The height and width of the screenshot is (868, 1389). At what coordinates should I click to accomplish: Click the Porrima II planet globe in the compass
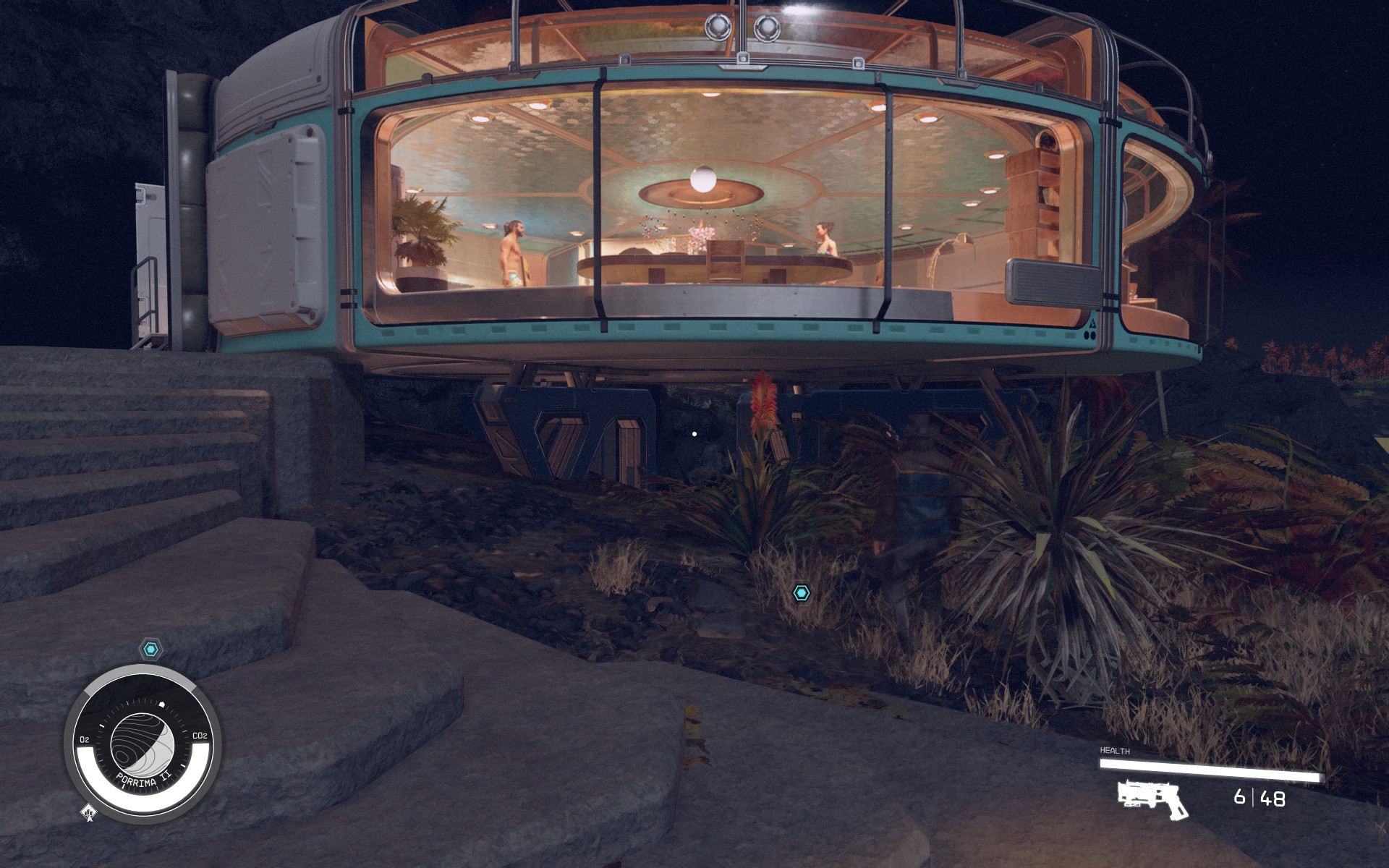click(x=144, y=743)
